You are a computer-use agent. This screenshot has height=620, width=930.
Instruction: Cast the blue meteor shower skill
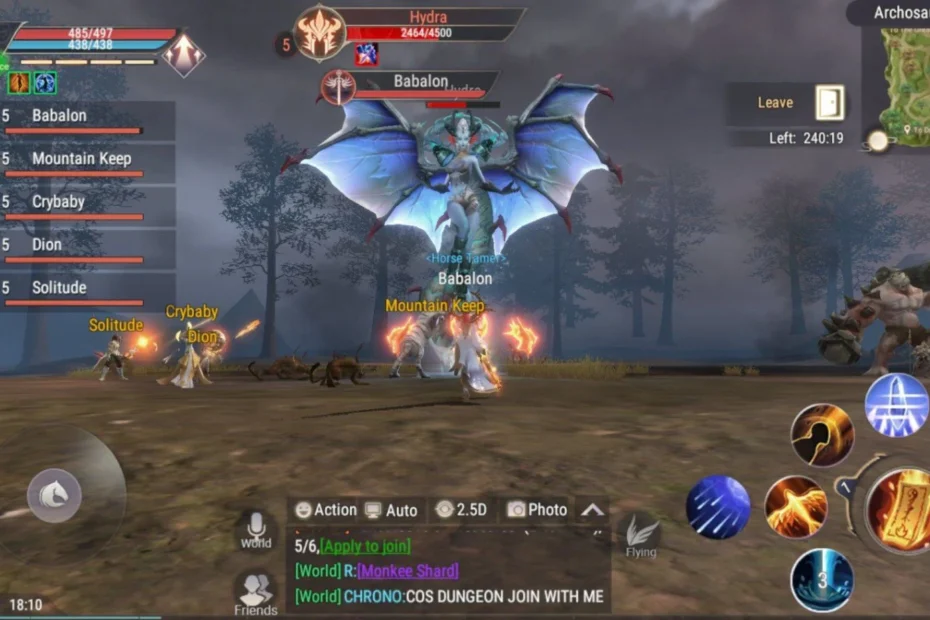(717, 507)
